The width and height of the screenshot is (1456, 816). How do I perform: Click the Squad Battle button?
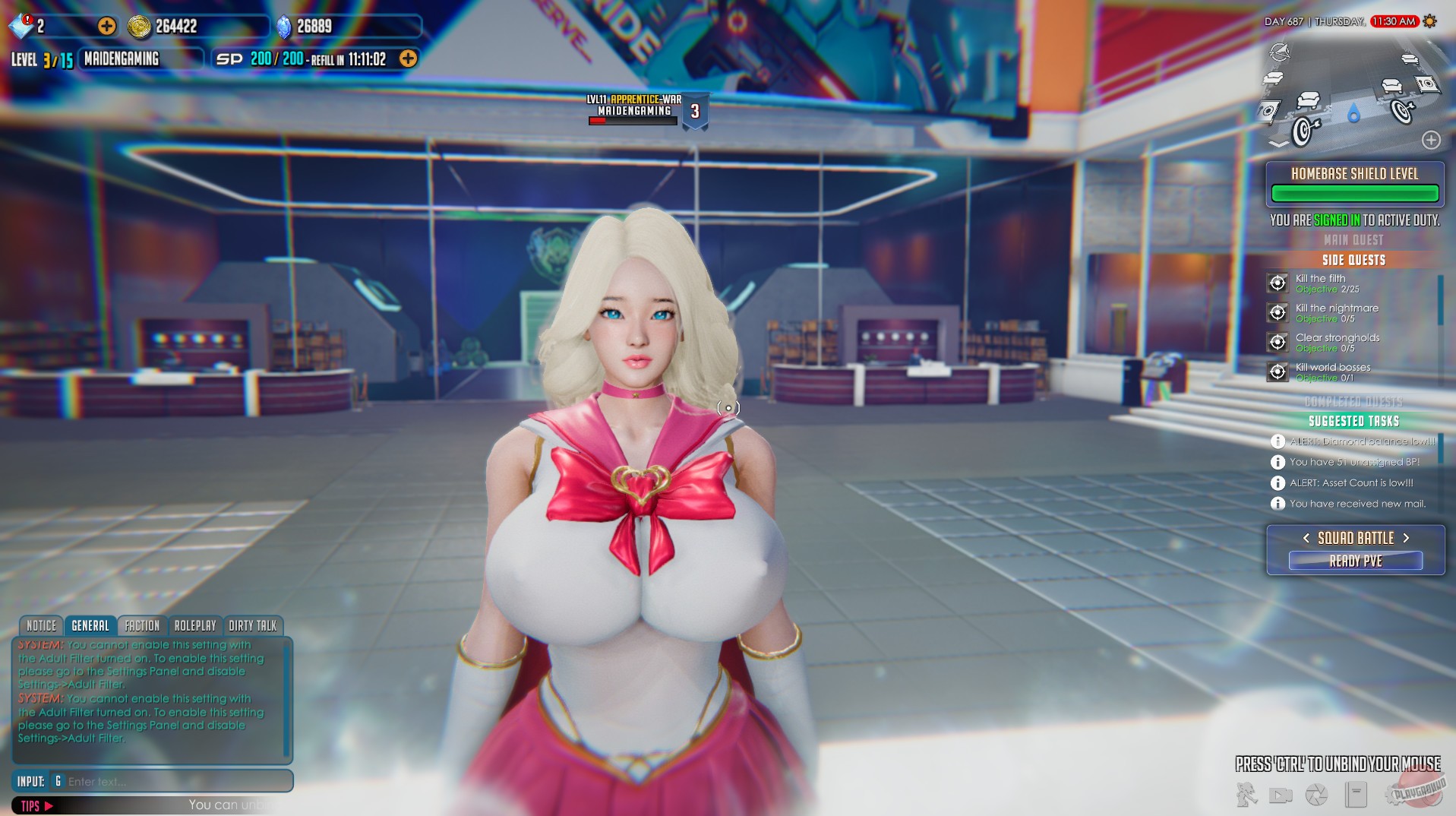[x=1354, y=537]
